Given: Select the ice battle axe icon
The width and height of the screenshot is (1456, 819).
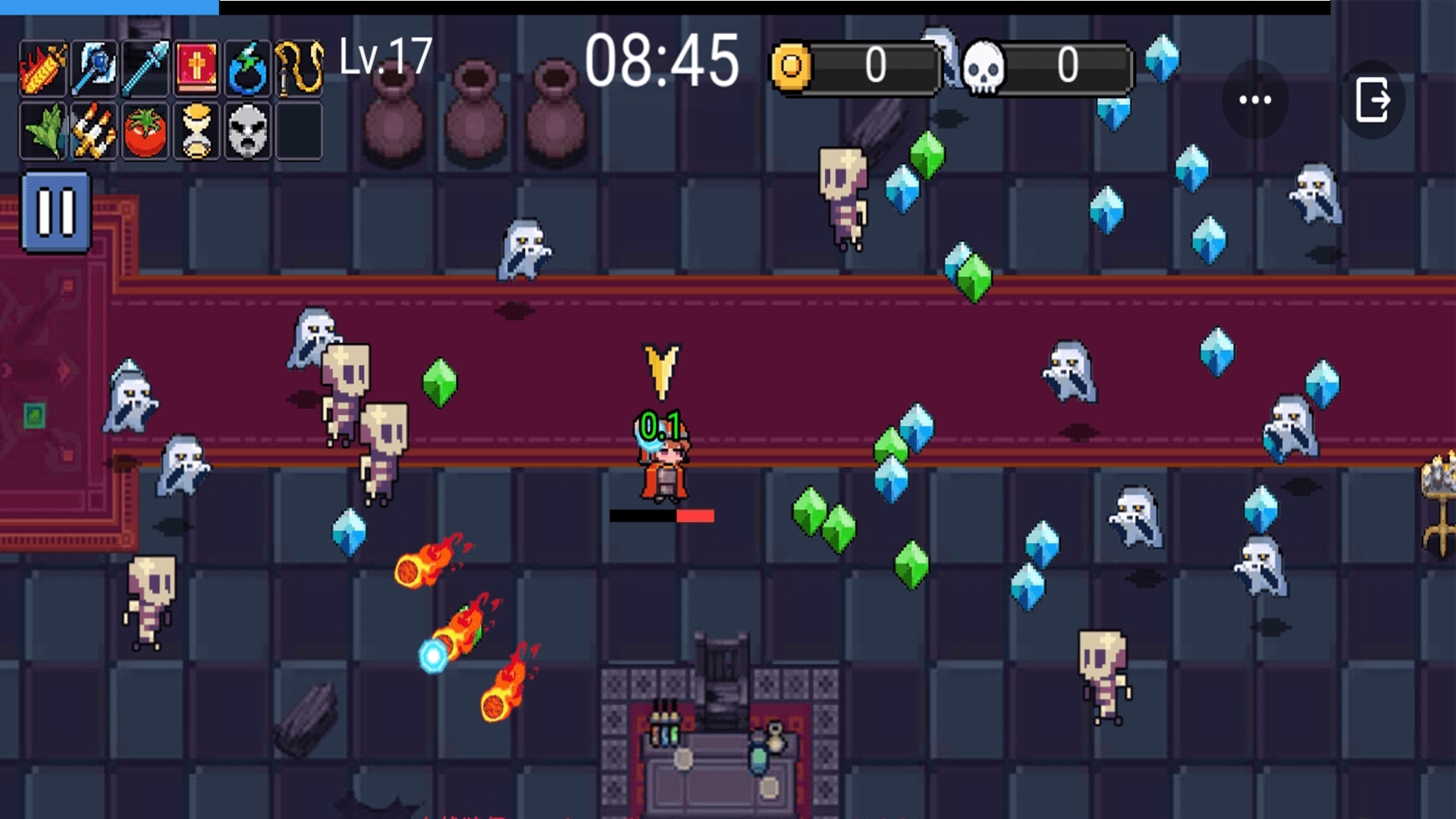Looking at the screenshot, I should tap(94, 69).
